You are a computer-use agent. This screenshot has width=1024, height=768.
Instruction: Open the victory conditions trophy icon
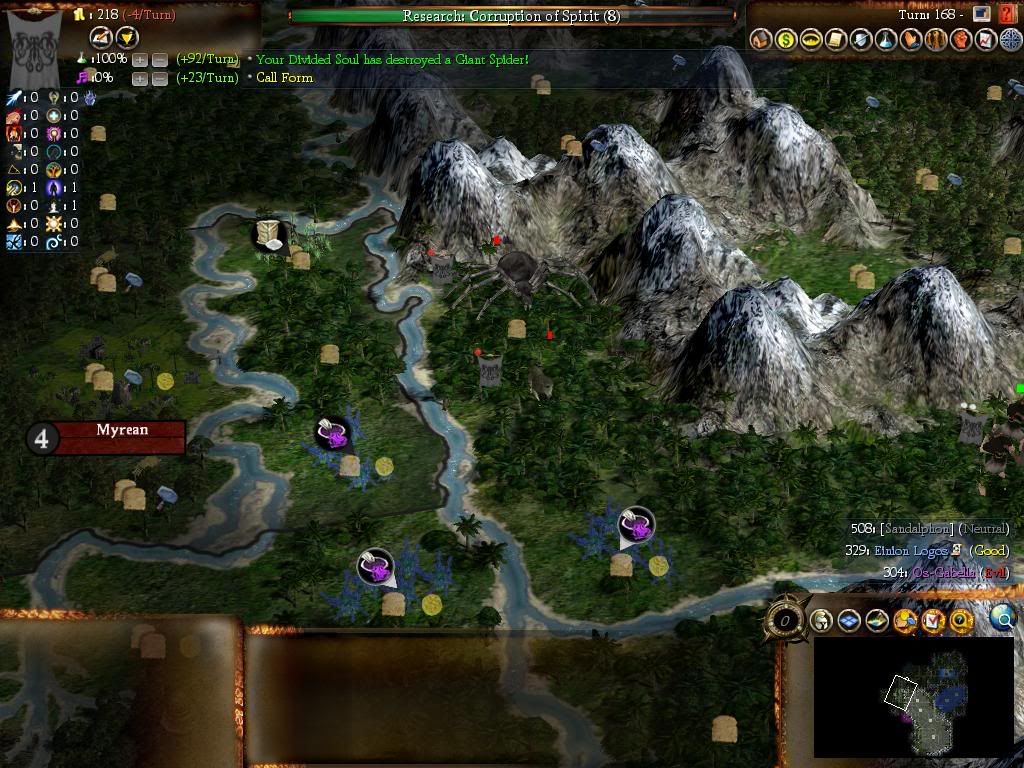986,40
